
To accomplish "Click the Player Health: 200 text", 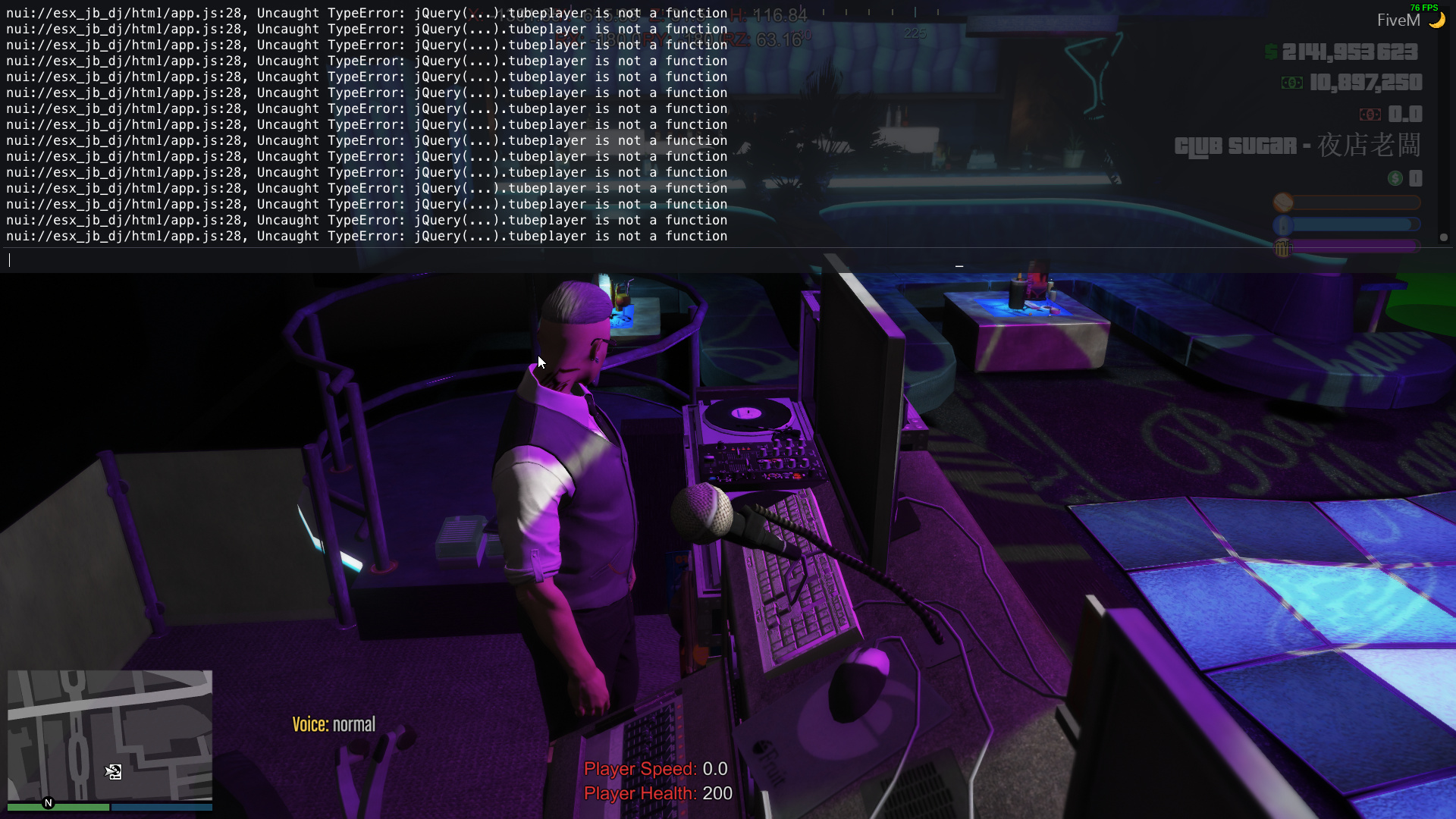I will (657, 793).
